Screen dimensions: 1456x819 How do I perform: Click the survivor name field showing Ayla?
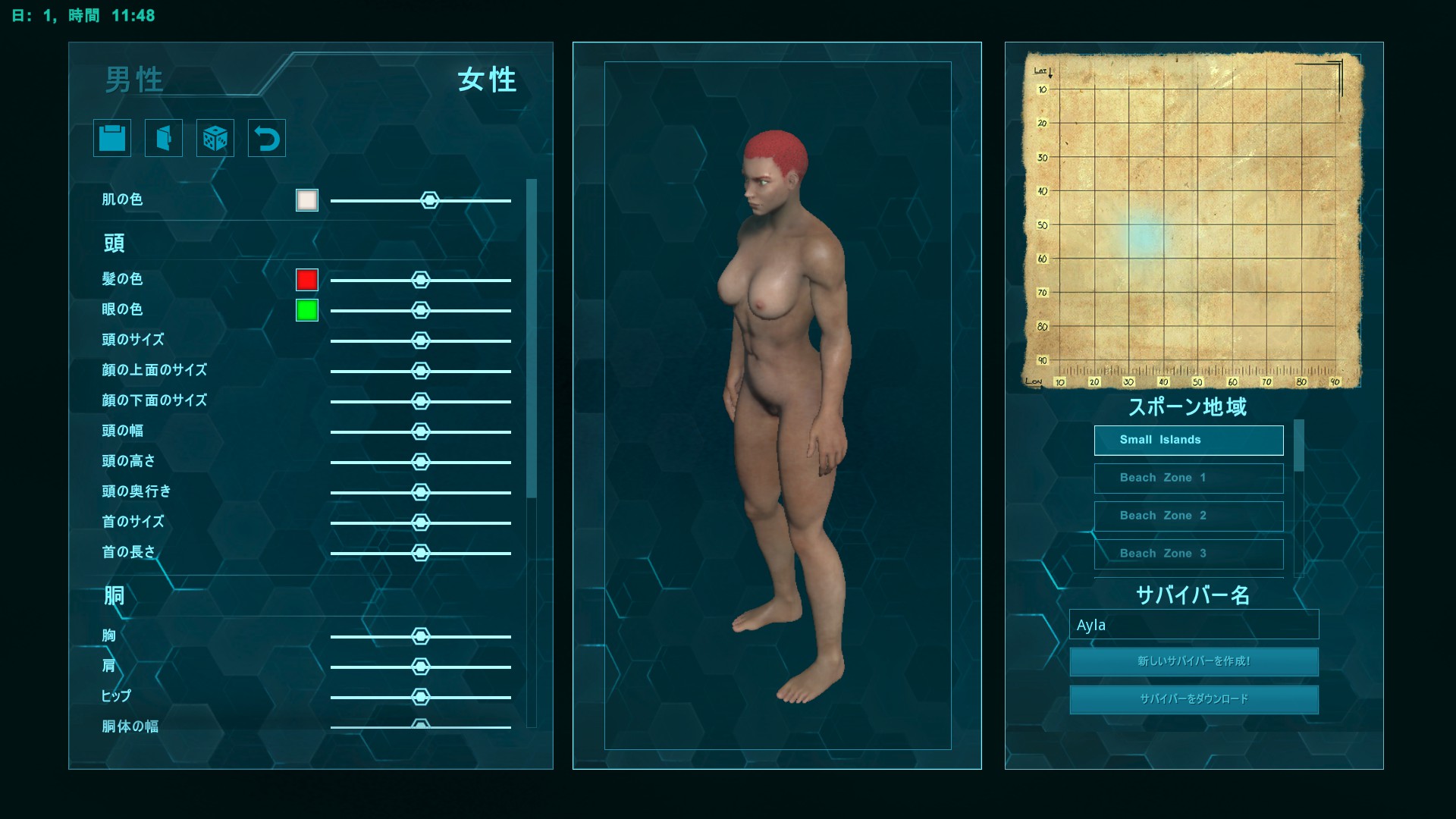pyautogui.click(x=1194, y=624)
